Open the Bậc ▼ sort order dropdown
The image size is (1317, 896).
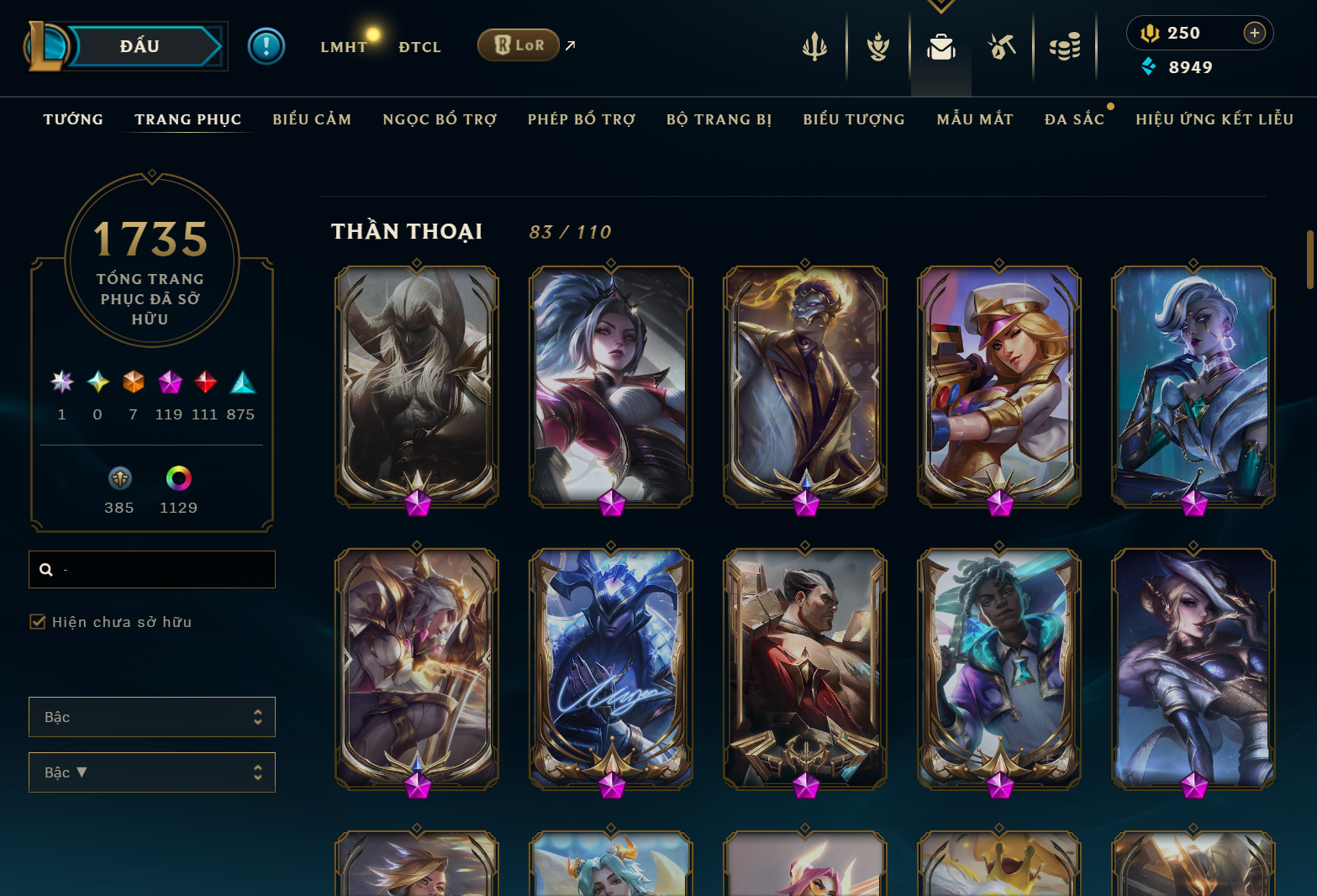pyautogui.click(x=152, y=772)
